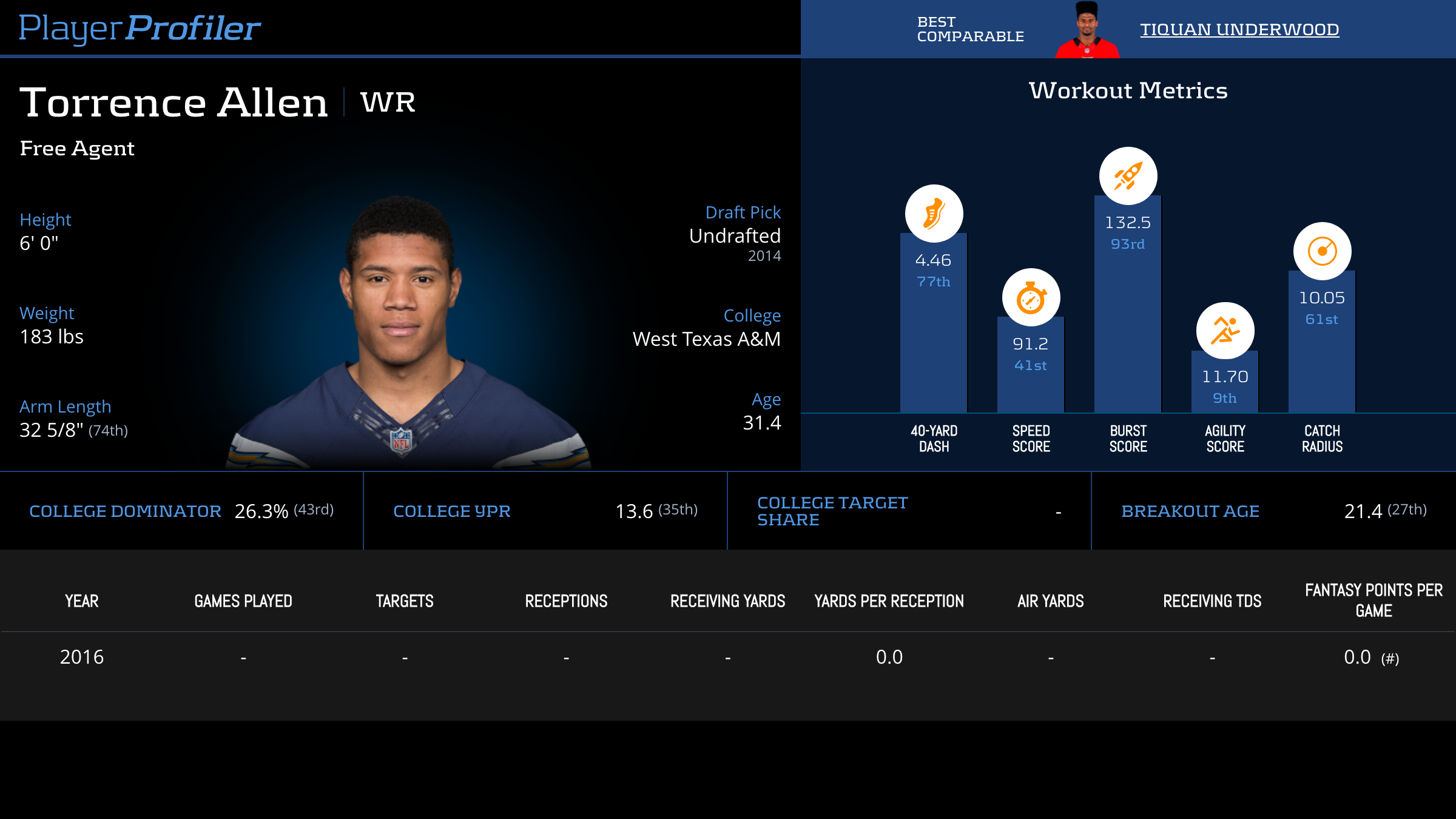
Task: Click the 40-yard dash shoe icon
Action: (934, 214)
